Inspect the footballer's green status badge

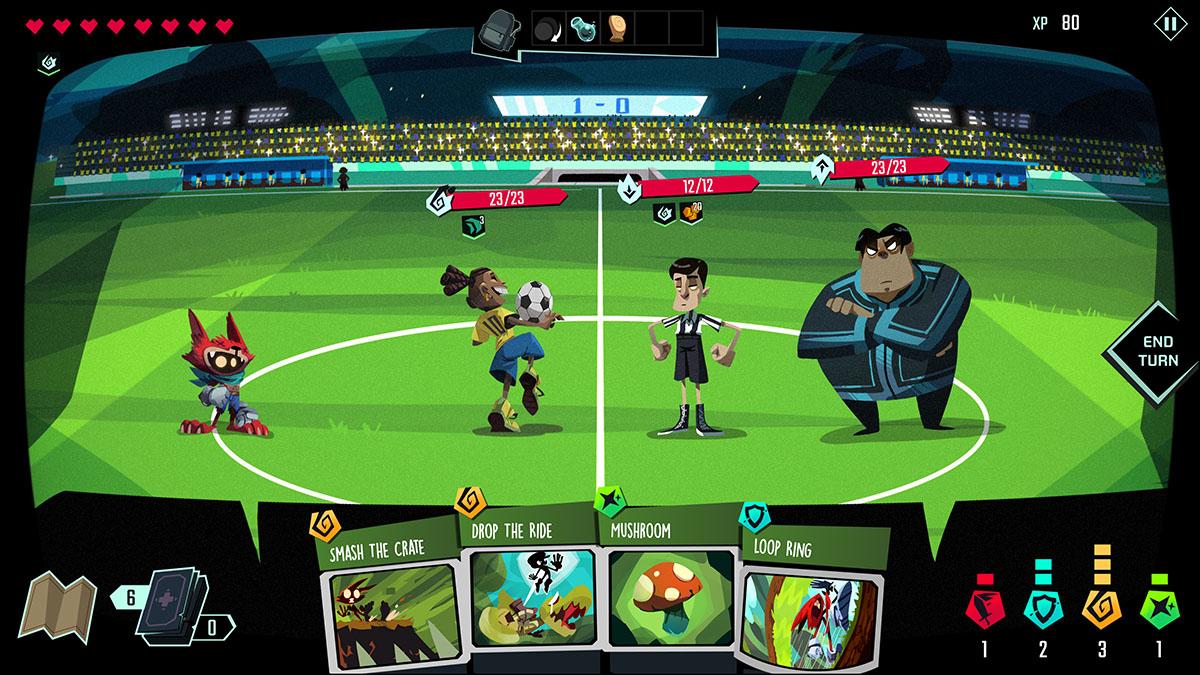tap(473, 227)
